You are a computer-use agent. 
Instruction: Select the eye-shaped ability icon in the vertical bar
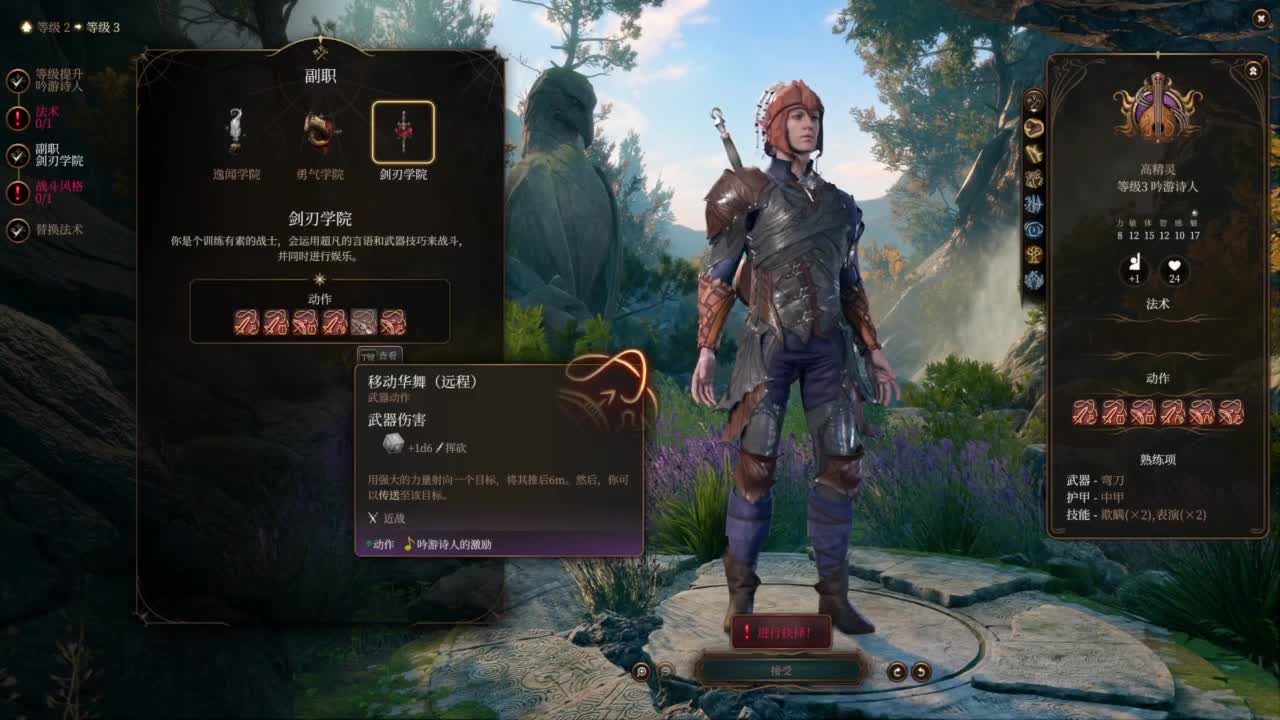[1034, 227]
